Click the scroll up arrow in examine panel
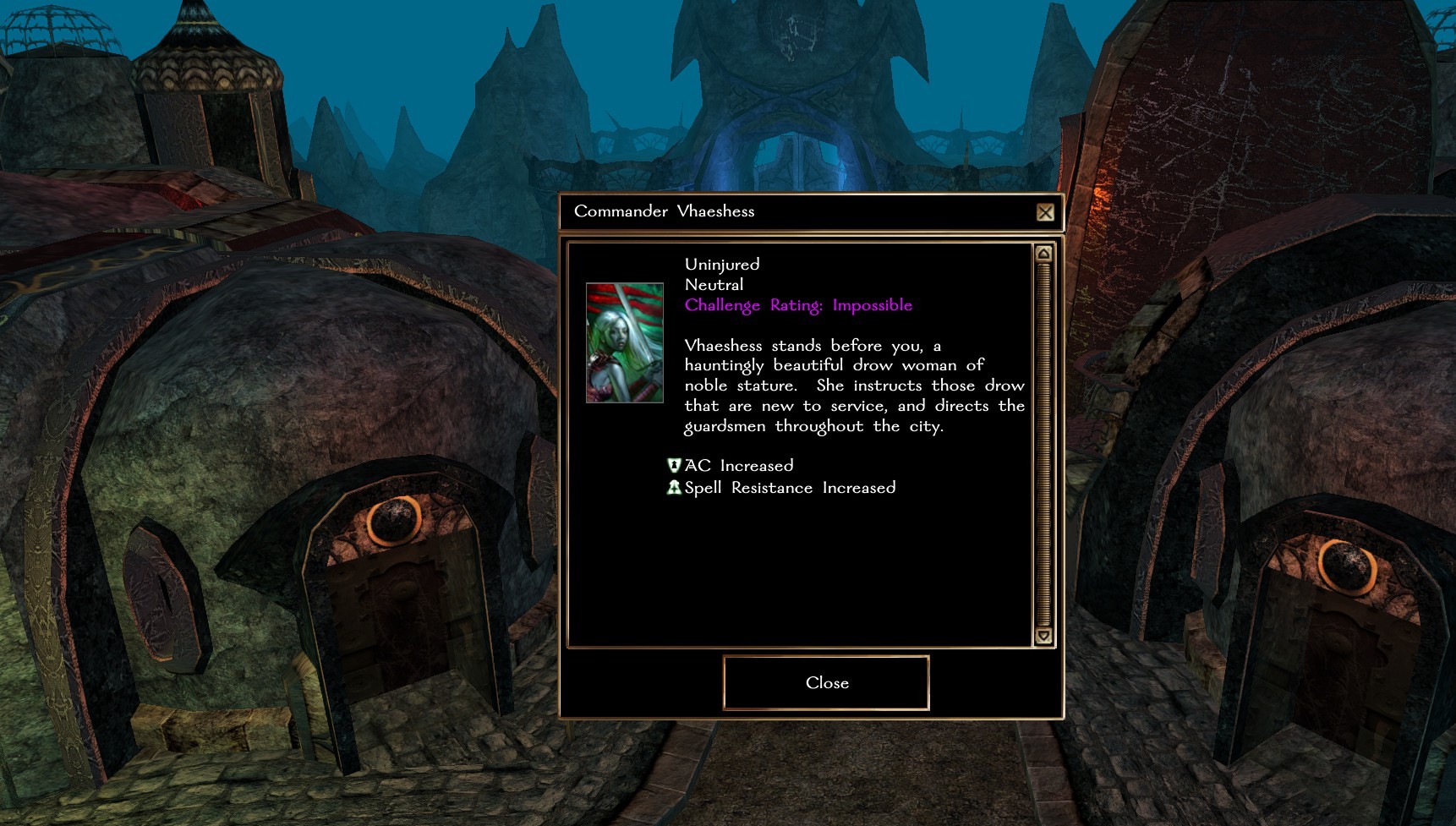 pyautogui.click(x=1043, y=254)
